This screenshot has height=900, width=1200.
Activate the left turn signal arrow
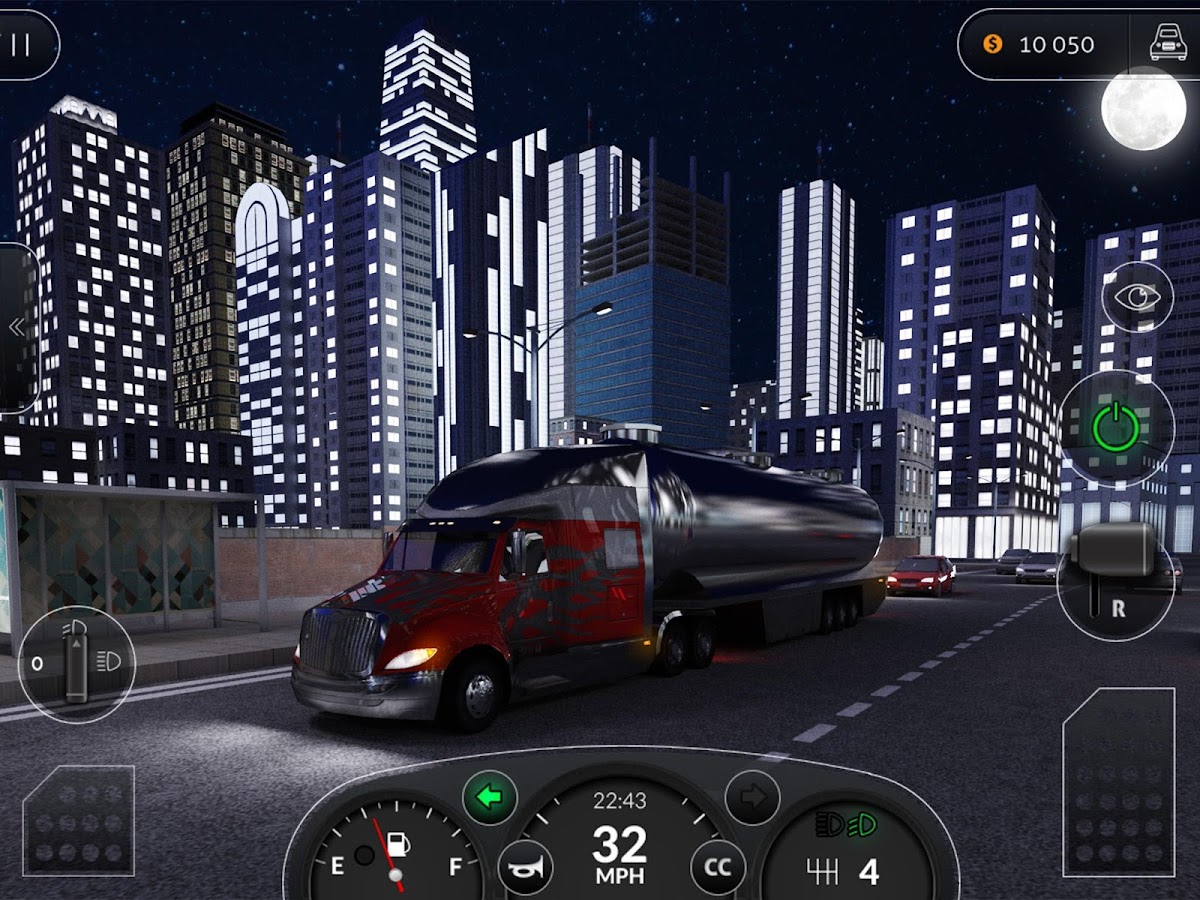(489, 797)
